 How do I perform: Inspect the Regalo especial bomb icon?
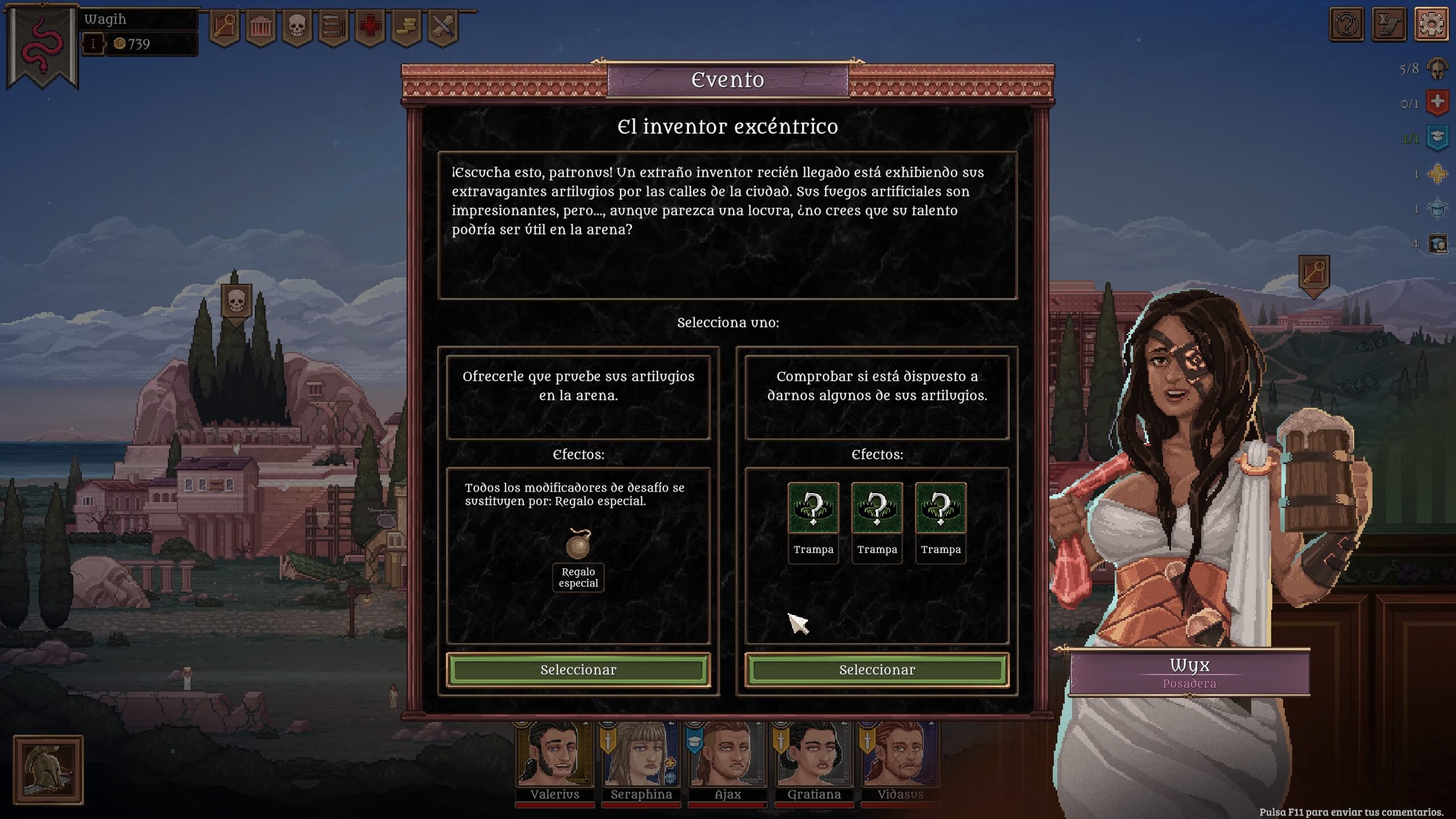(x=578, y=544)
